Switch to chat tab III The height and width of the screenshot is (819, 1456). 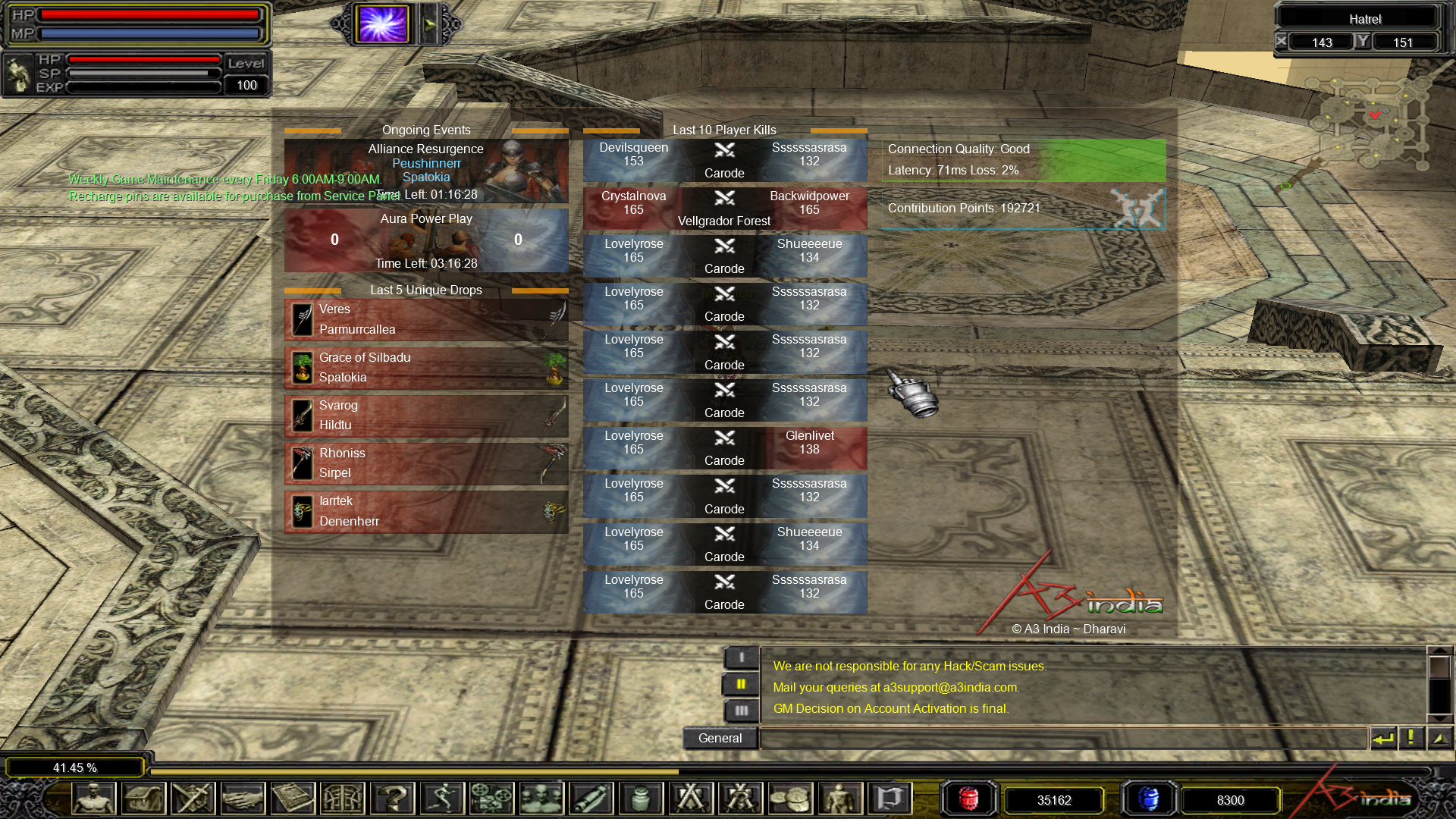741,711
